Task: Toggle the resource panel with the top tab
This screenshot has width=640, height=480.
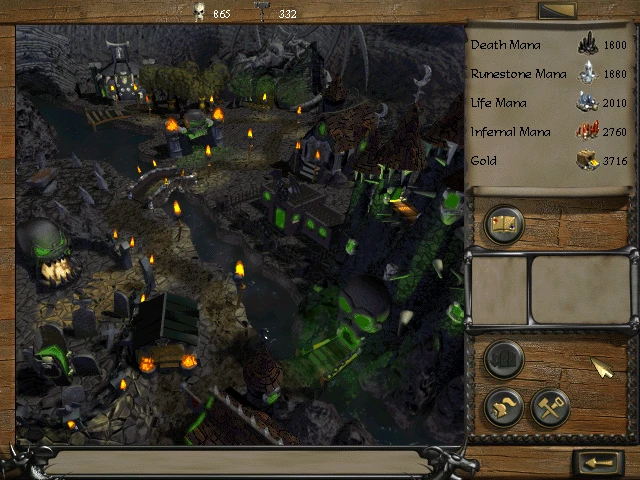Action: (x=556, y=11)
